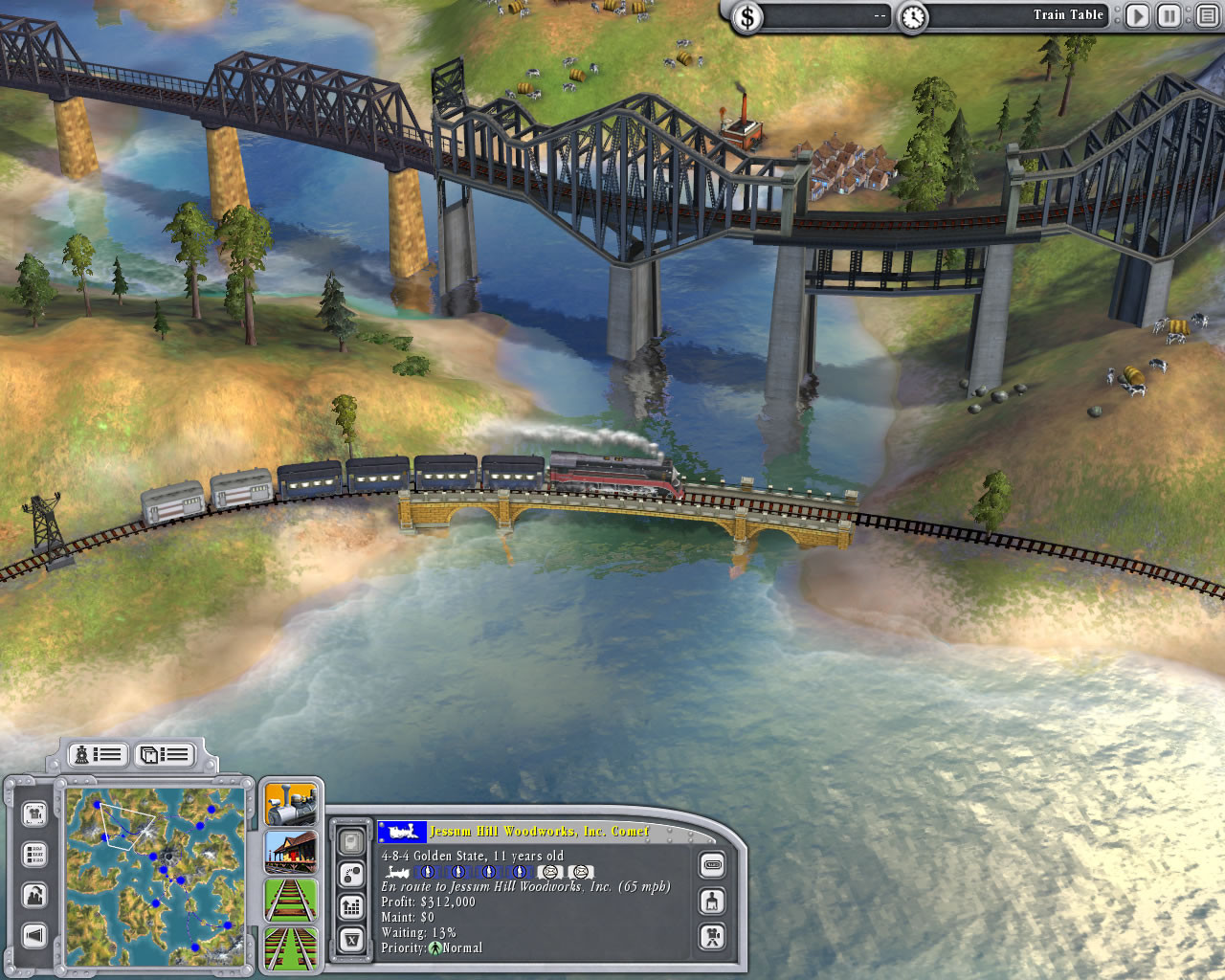Image resolution: width=1225 pixels, height=980 pixels.
Task: View the train's statistics graph icon
Action: pyautogui.click(x=351, y=907)
